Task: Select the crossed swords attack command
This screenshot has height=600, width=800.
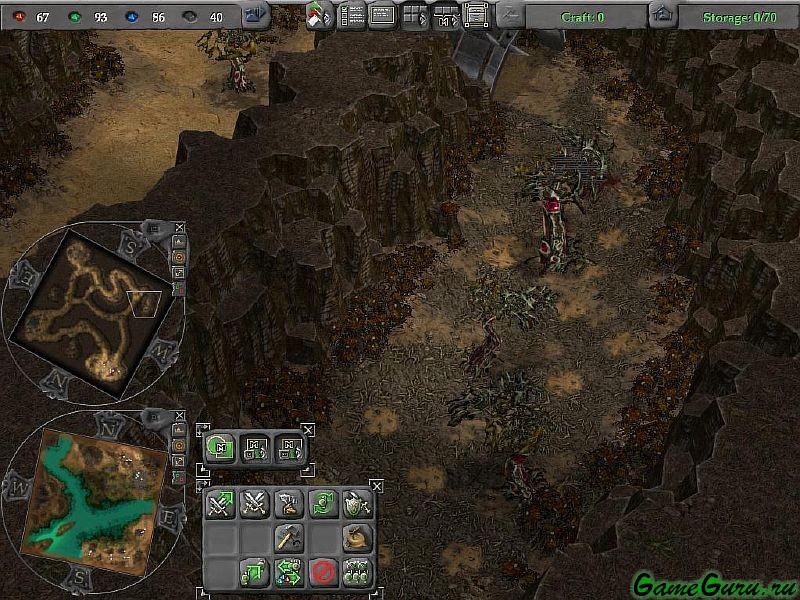Action: [x=254, y=504]
